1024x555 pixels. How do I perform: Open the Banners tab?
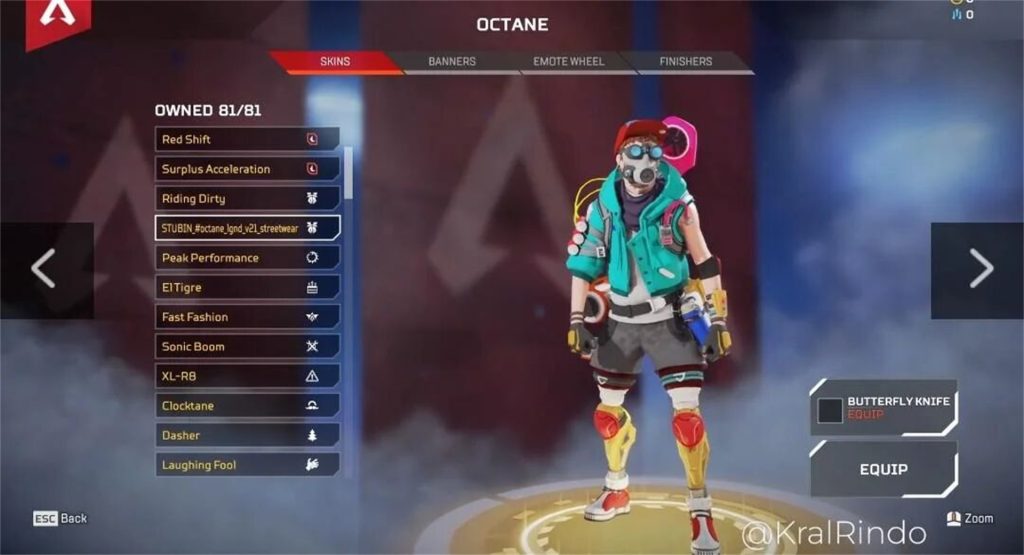[x=452, y=62]
